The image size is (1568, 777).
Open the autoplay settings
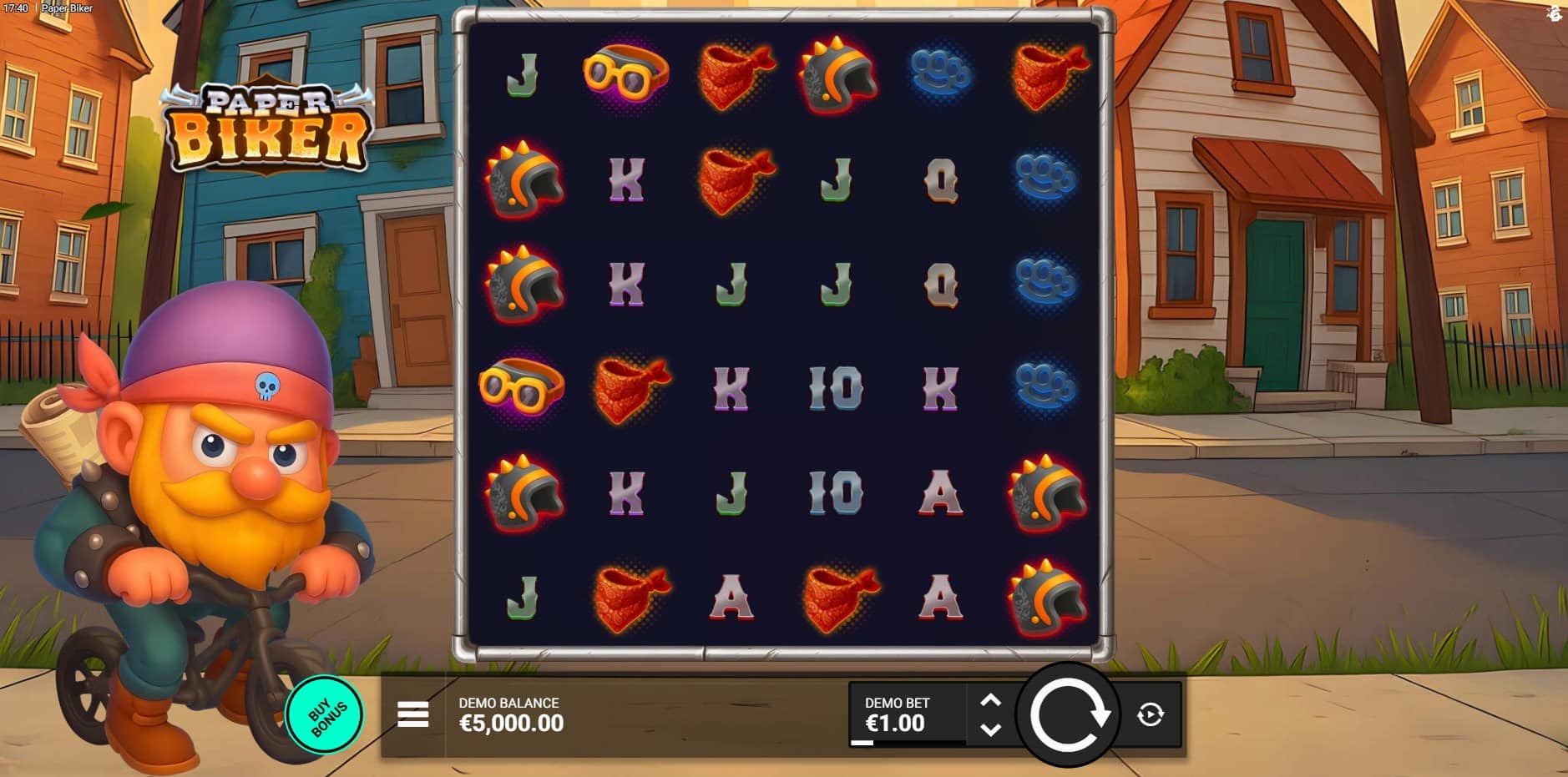pos(1150,714)
